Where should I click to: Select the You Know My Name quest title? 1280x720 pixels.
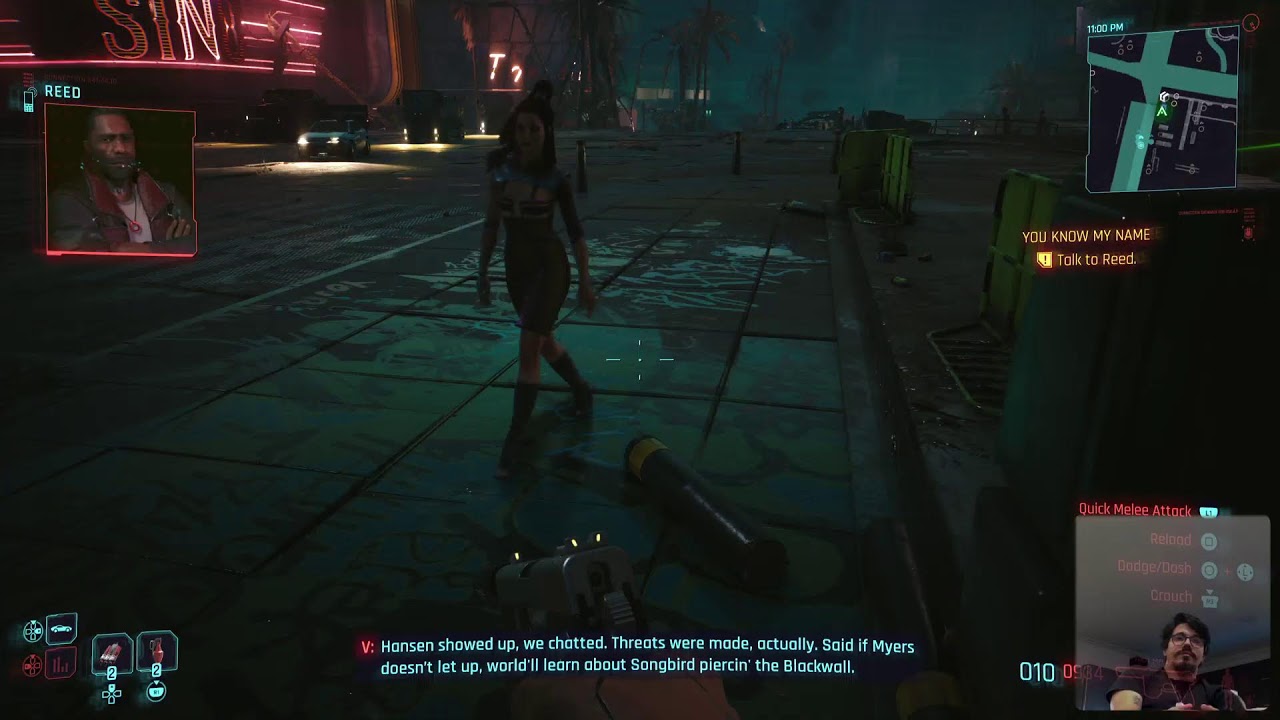click(x=1085, y=236)
